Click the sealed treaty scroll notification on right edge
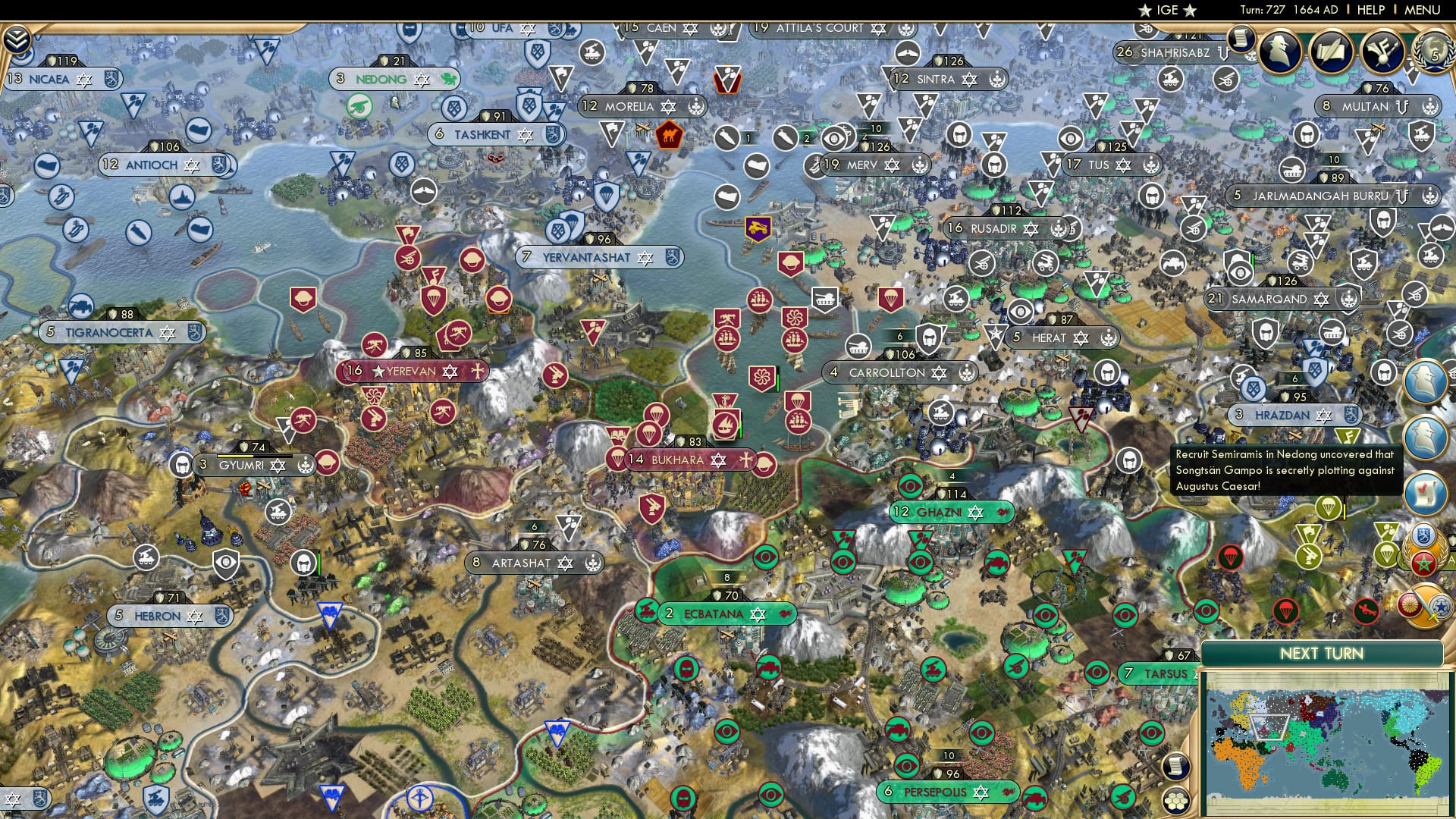 [1424, 493]
